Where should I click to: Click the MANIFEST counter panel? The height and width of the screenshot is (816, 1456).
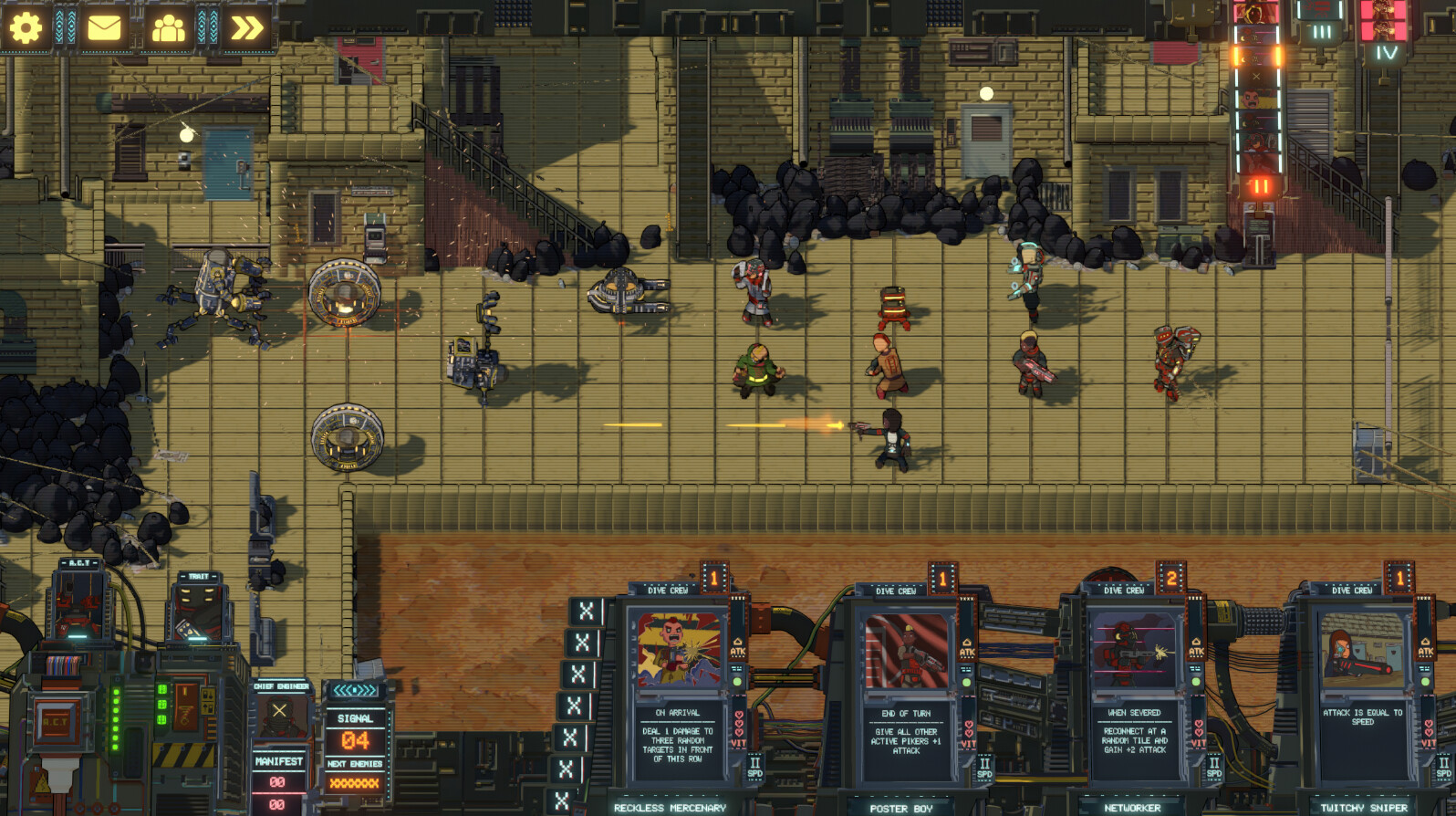[278, 759]
